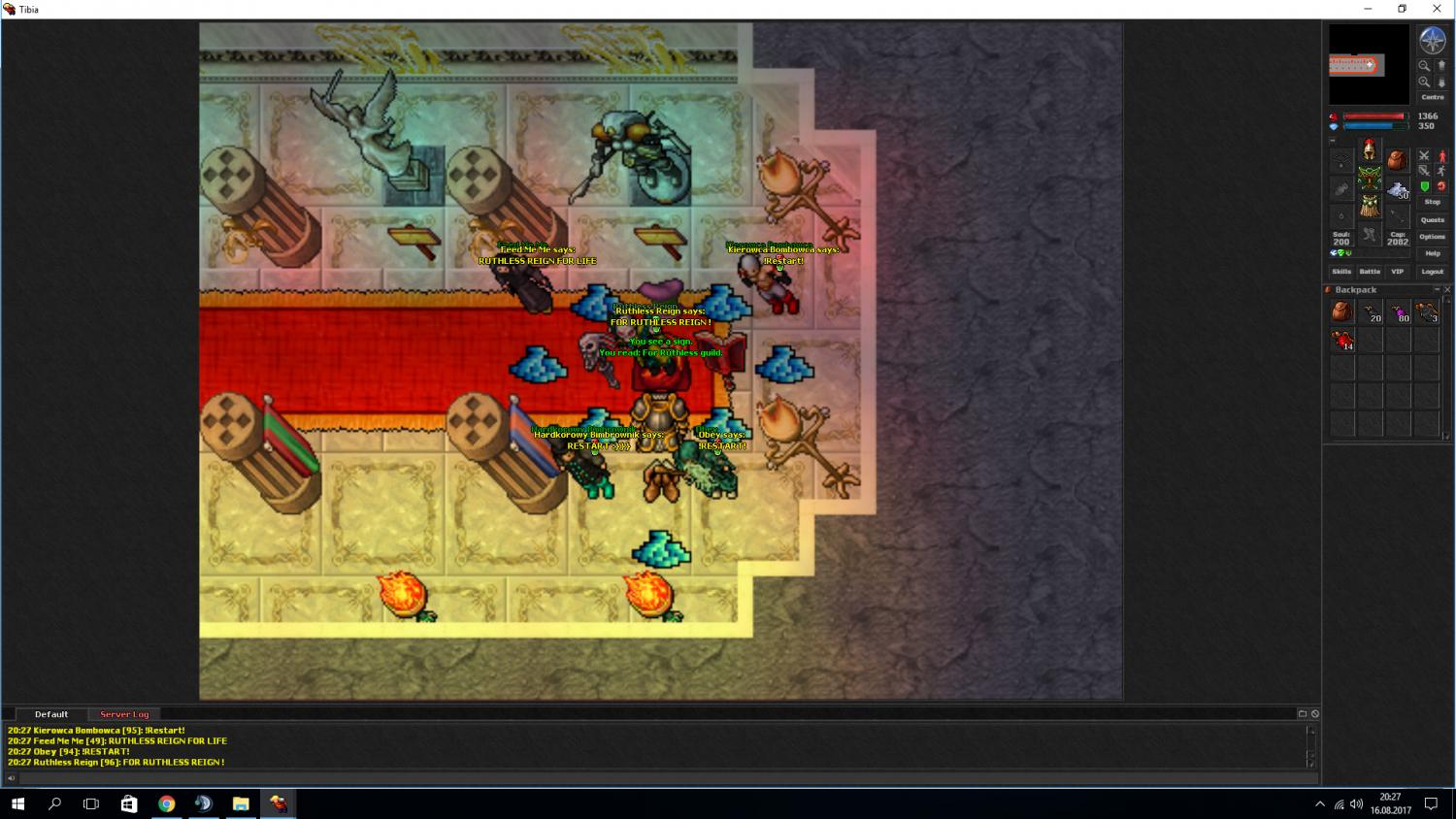Image resolution: width=1456 pixels, height=819 pixels.
Task: Open the Quests log
Action: (1432, 220)
